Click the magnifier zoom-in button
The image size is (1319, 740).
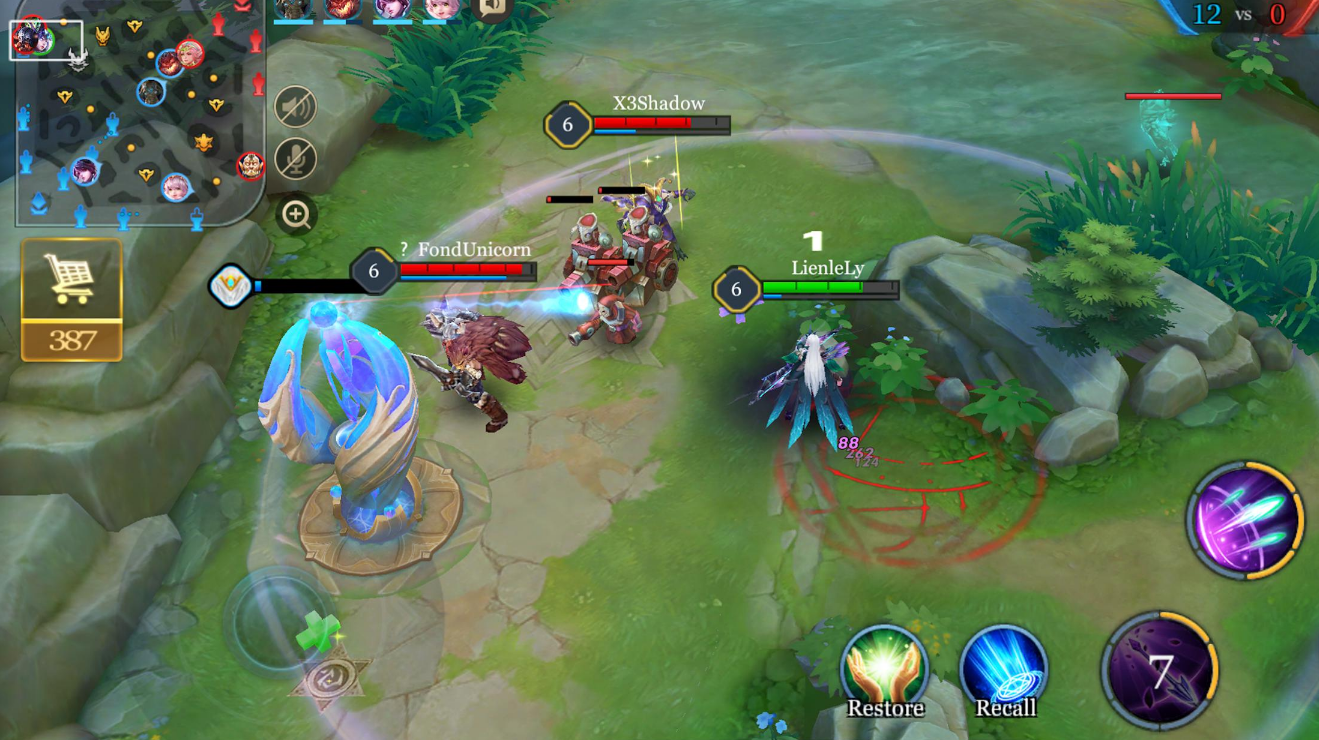296,214
